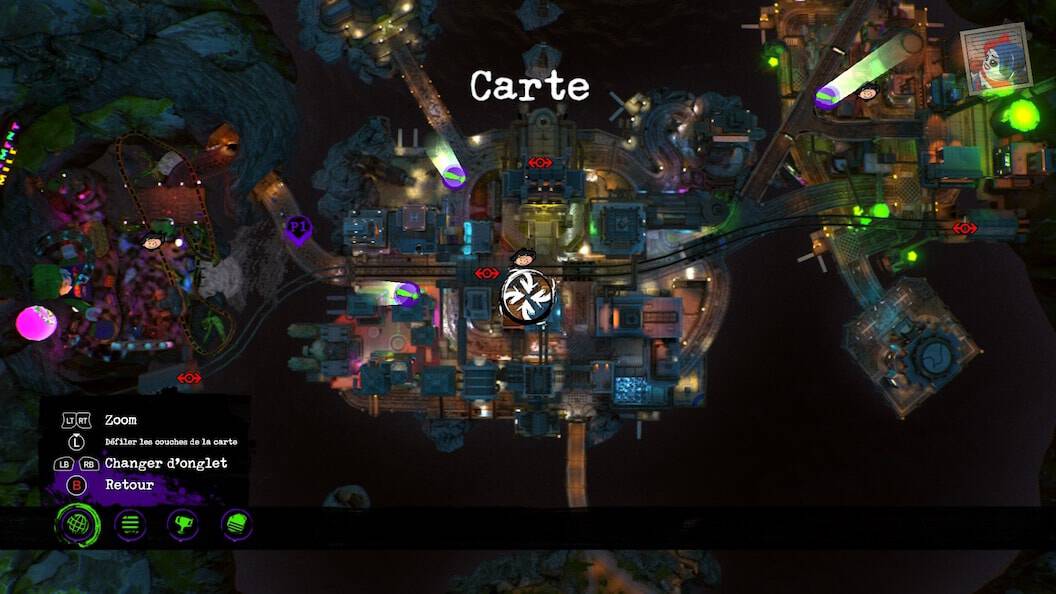
Task: Select the red marker beside the pinwheel
Action: (487, 273)
